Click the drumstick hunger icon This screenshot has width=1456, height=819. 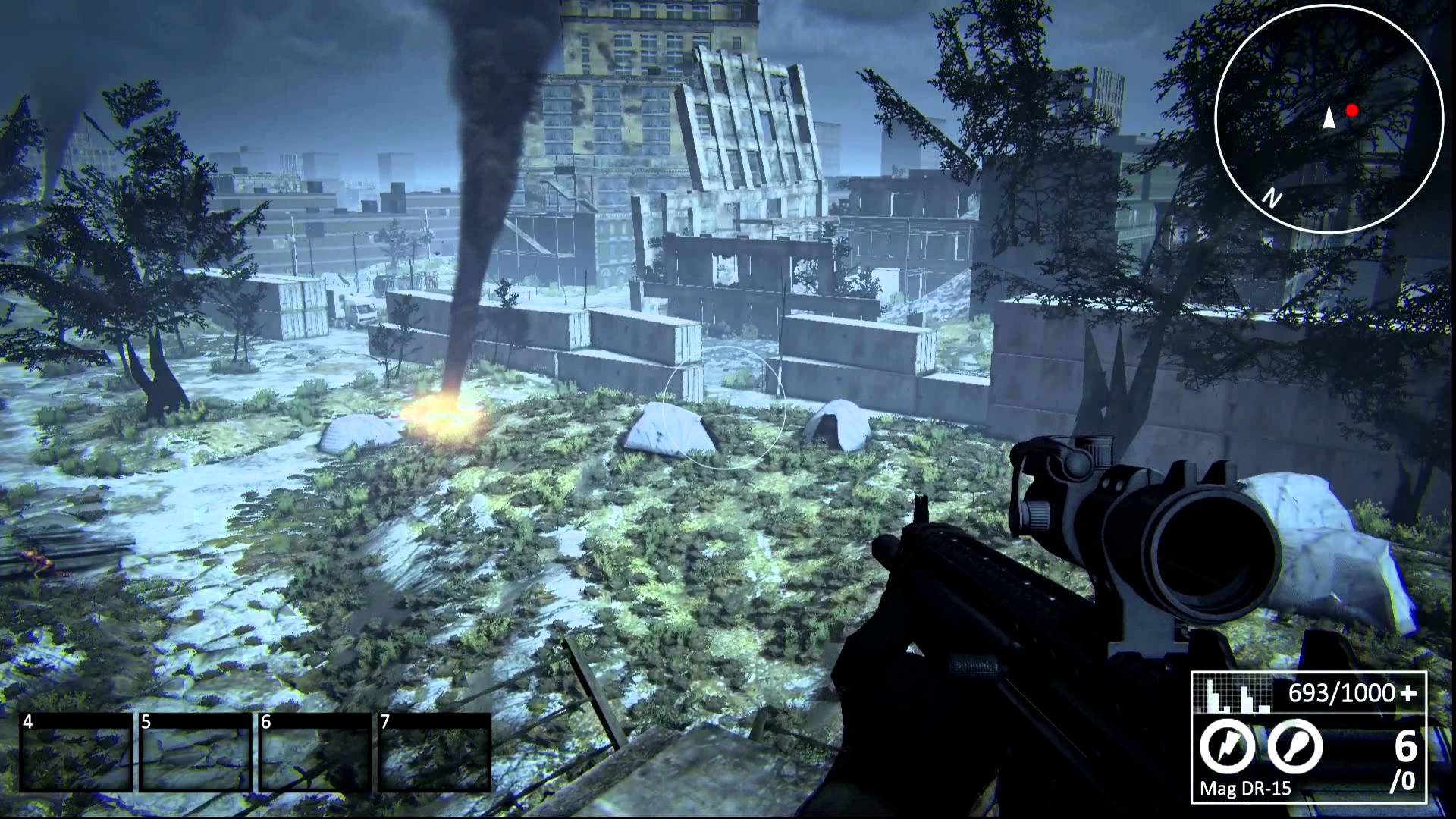1295,747
